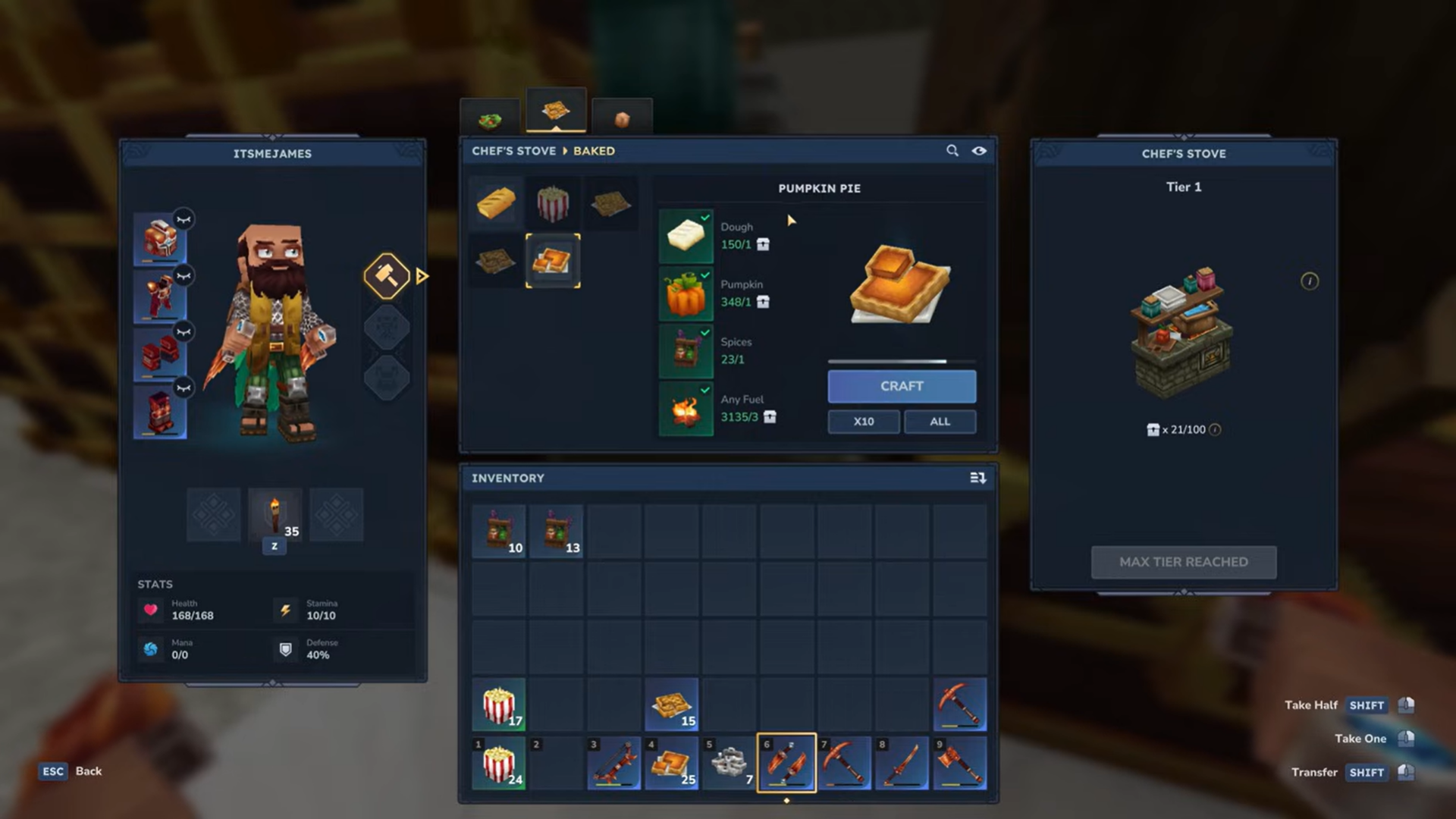Click the crafting progress bar under the pie
The width and height of the screenshot is (1456, 819).
pyautogui.click(x=901, y=361)
